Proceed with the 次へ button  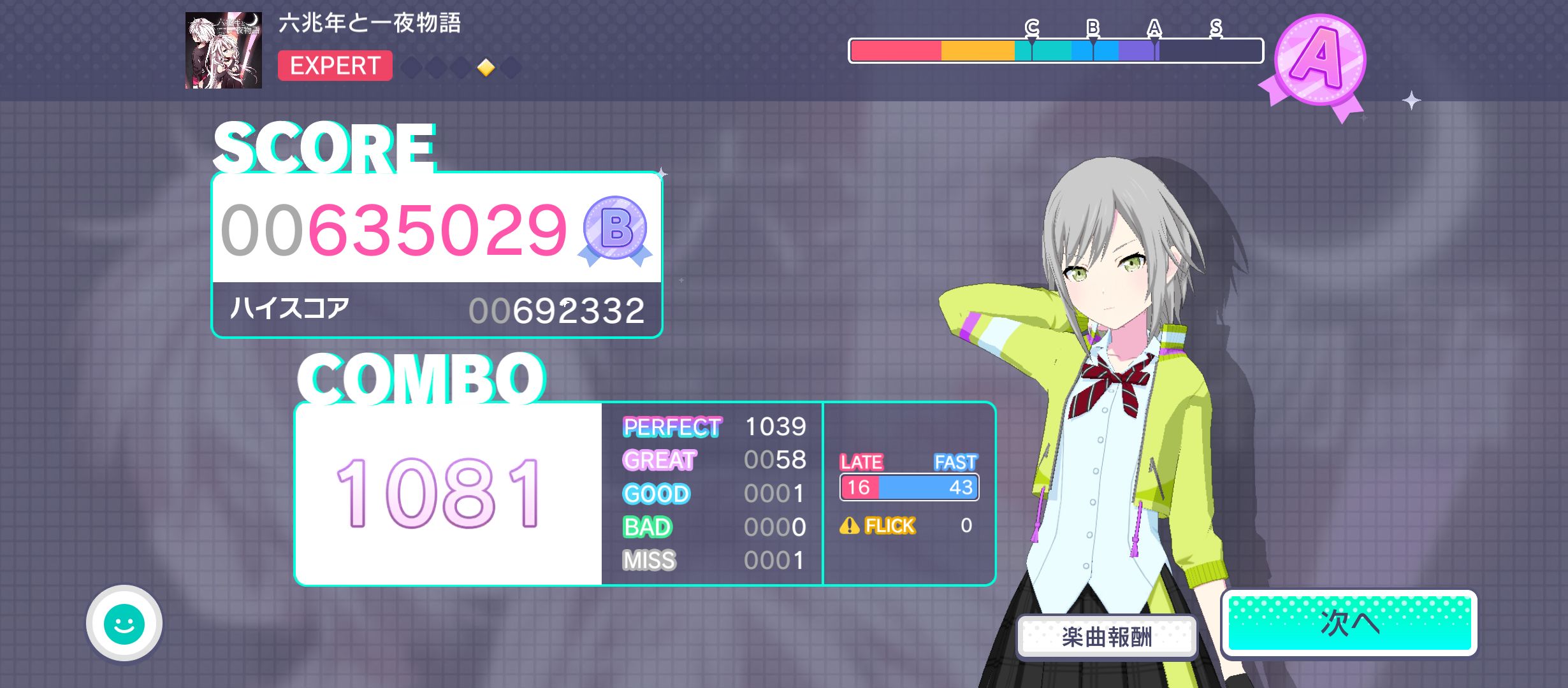point(1349,623)
